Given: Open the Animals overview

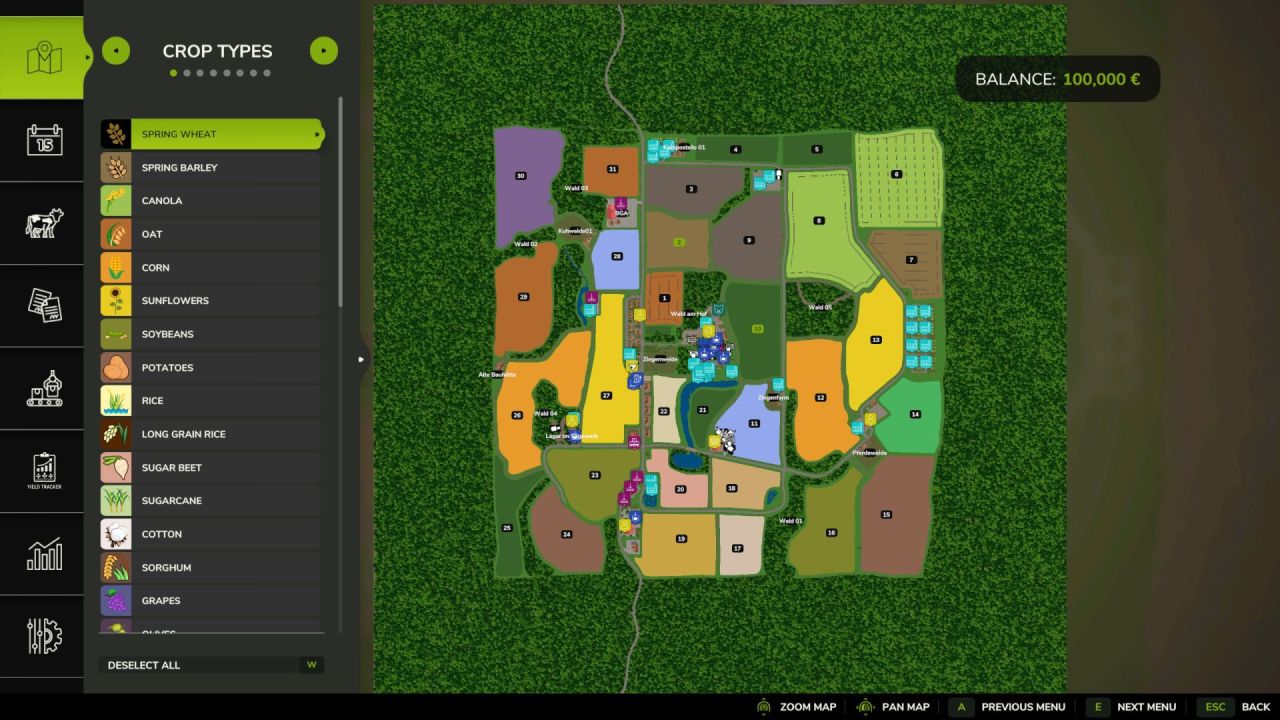Looking at the screenshot, I should 41,222.
